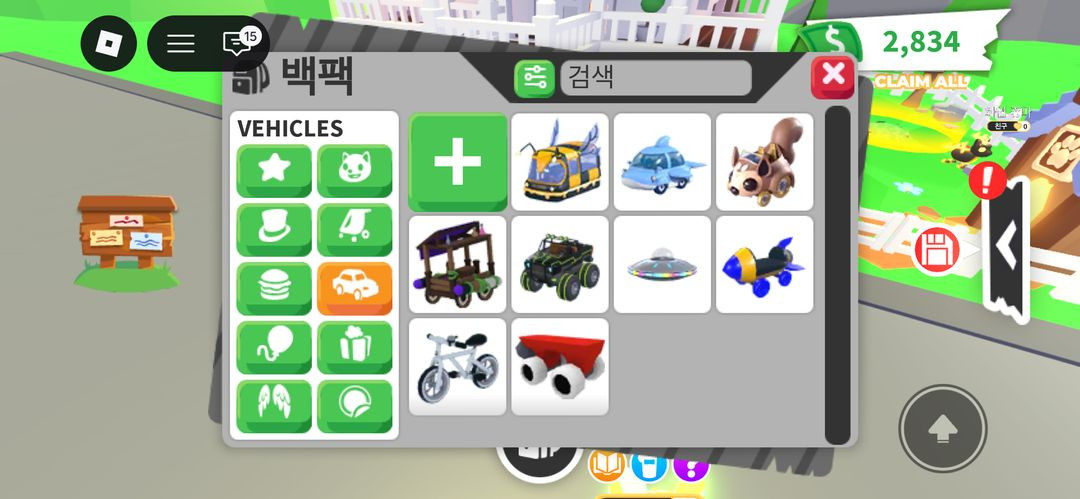
Task: Close the backpack window
Action: [x=832, y=76]
